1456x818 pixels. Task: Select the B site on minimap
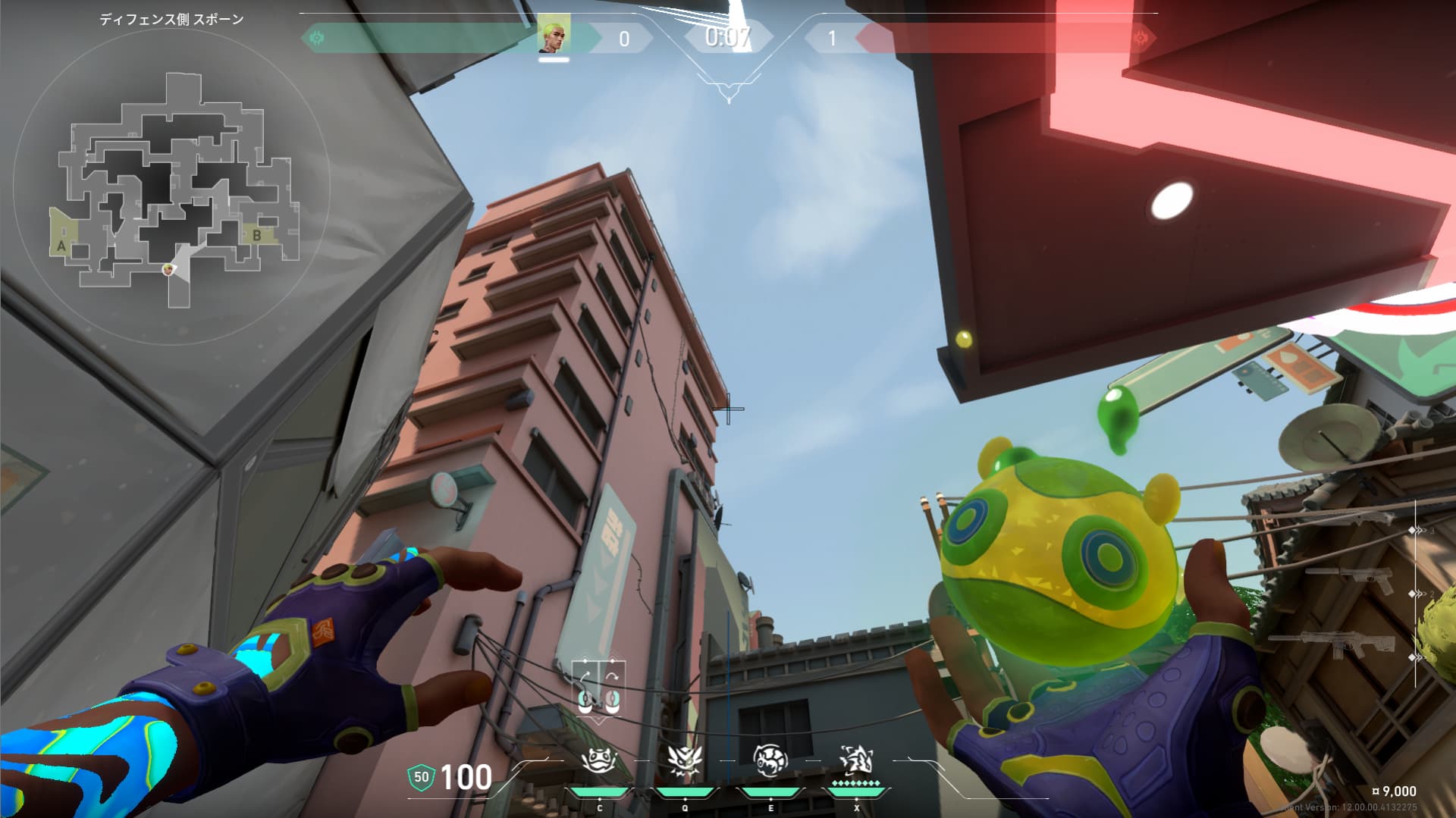point(257,236)
